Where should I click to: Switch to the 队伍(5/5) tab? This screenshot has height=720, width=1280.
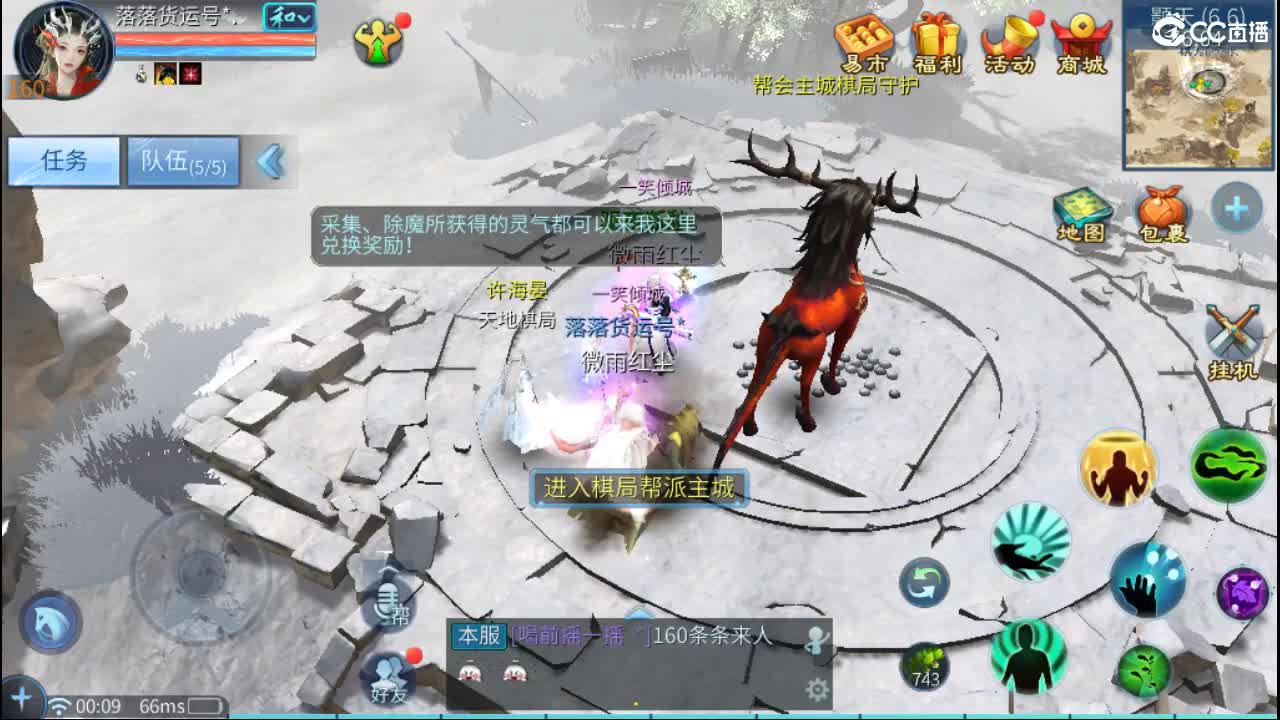click(180, 161)
